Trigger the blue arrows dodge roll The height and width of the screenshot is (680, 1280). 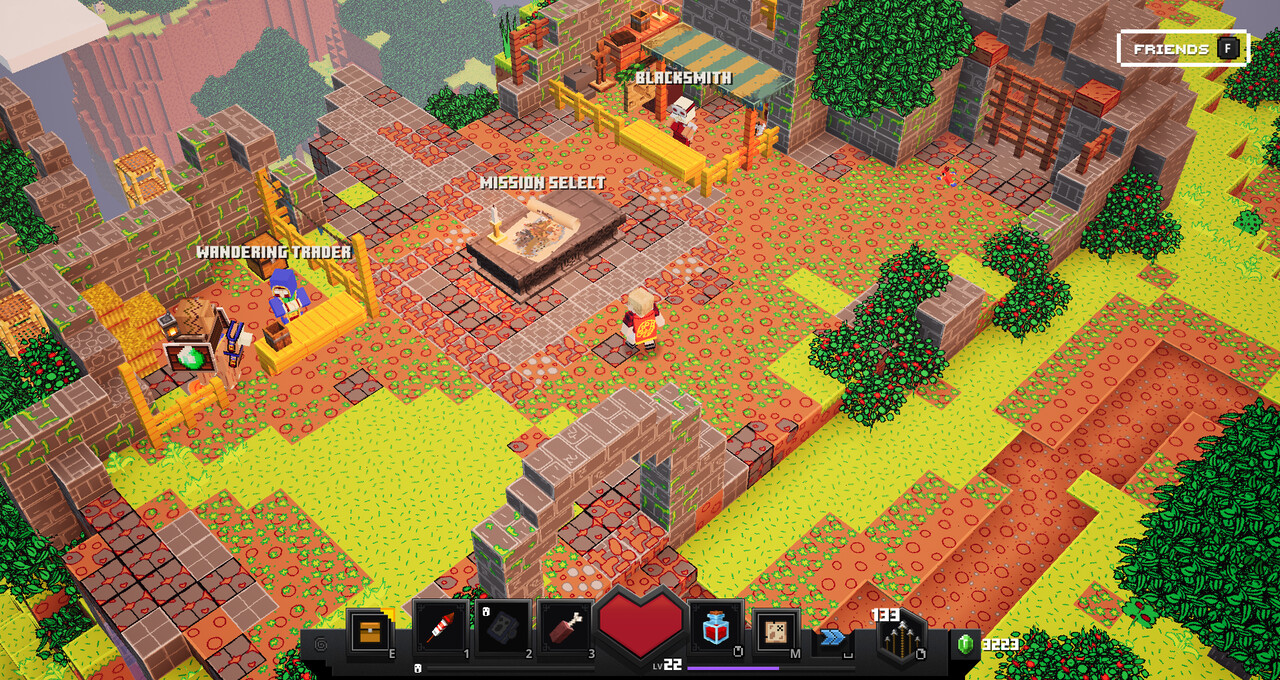pyautogui.click(x=833, y=637)
